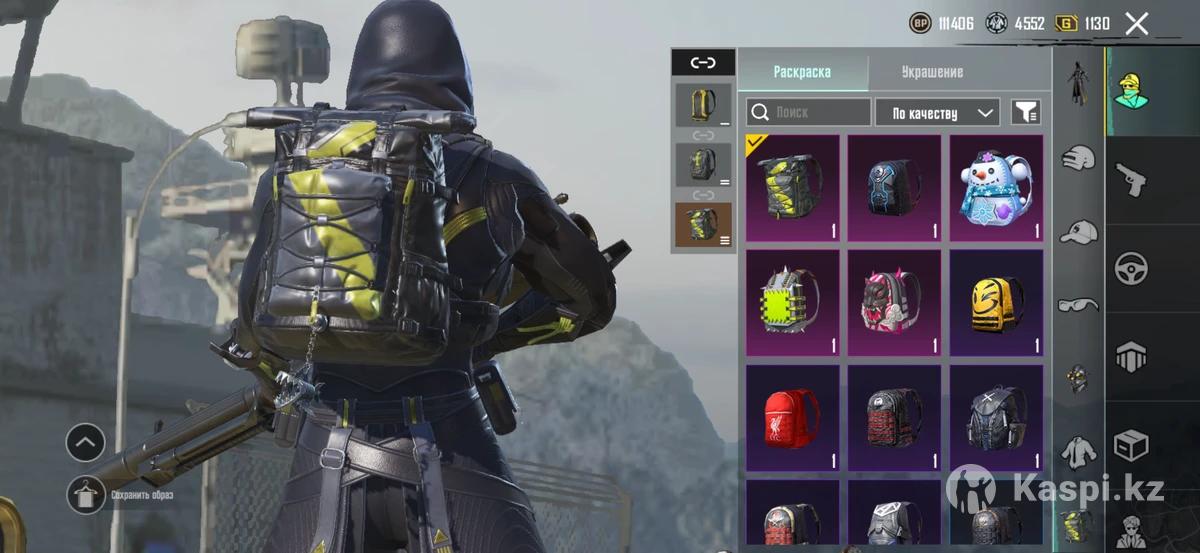Pick the pink cat-eared backpack skin

894,302
